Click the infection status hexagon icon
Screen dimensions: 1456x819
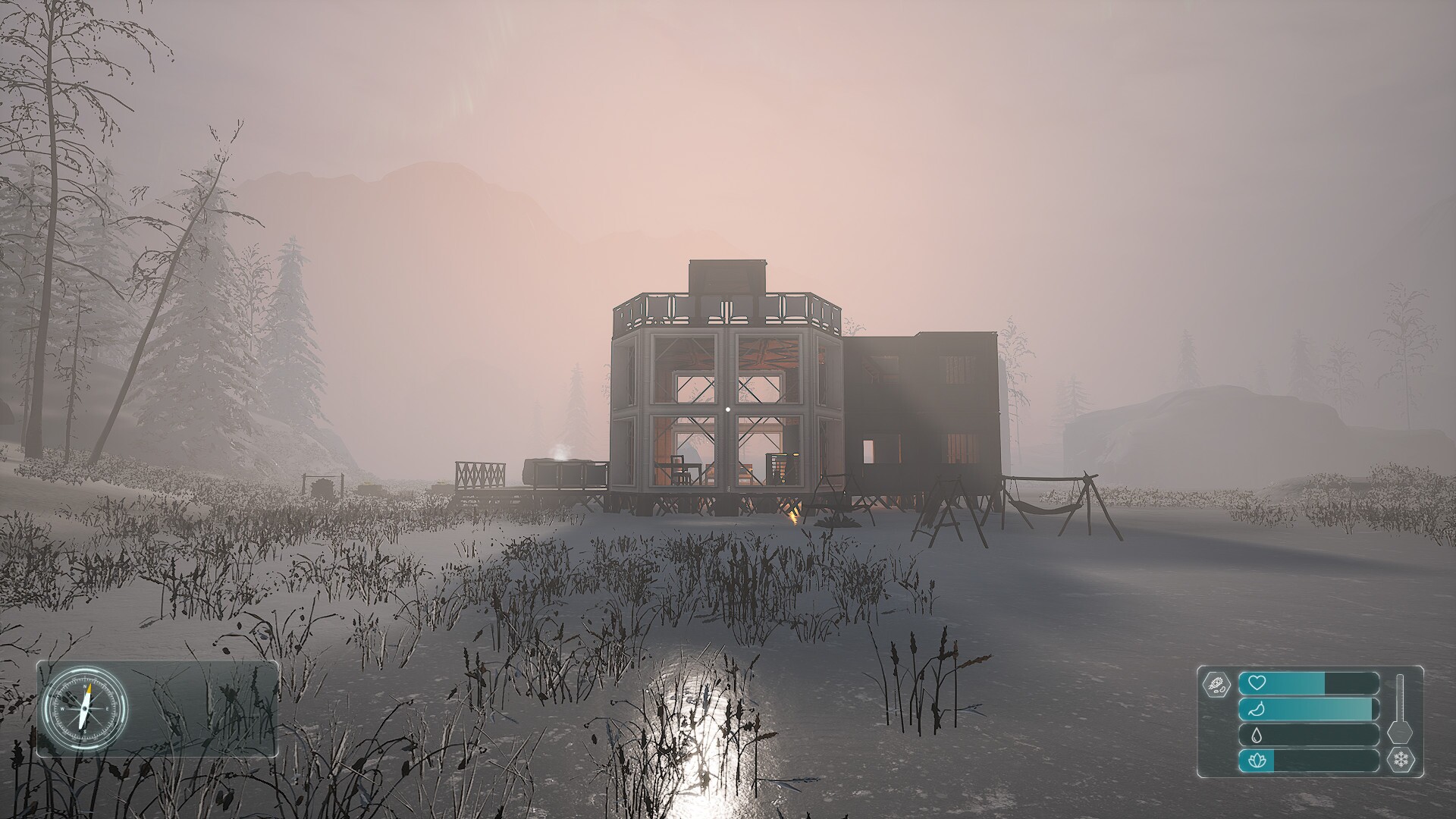[1217, 684]
